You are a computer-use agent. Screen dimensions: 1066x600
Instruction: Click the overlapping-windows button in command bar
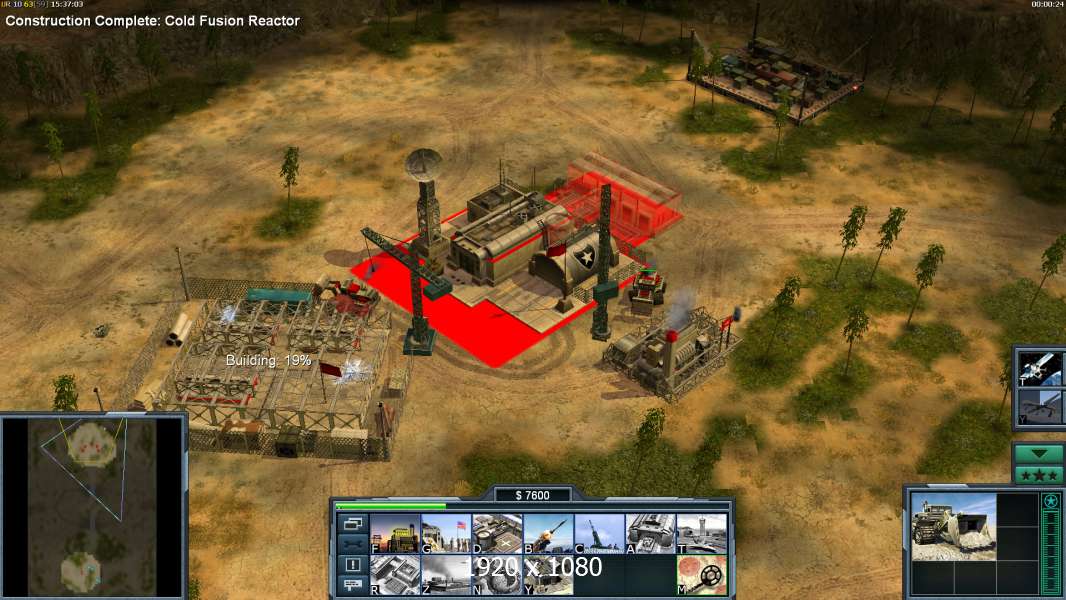coord(353,523)
